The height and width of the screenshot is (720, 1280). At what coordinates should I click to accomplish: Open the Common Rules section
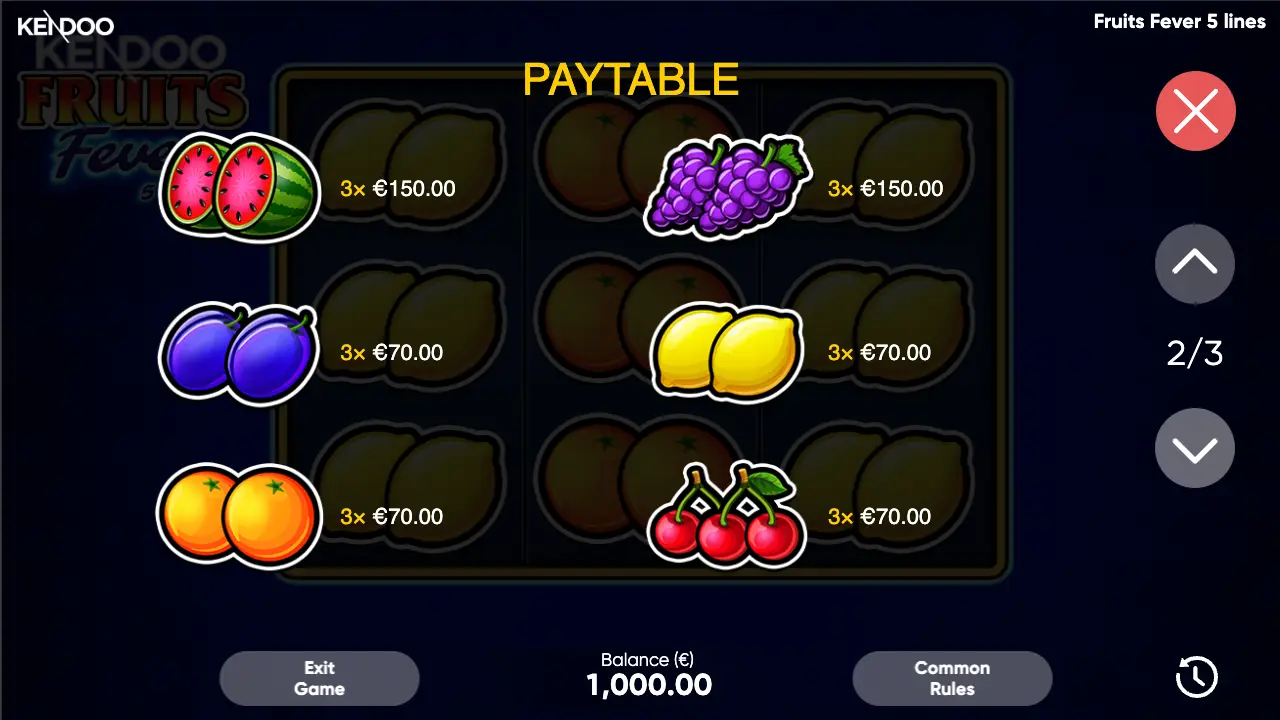952,677
